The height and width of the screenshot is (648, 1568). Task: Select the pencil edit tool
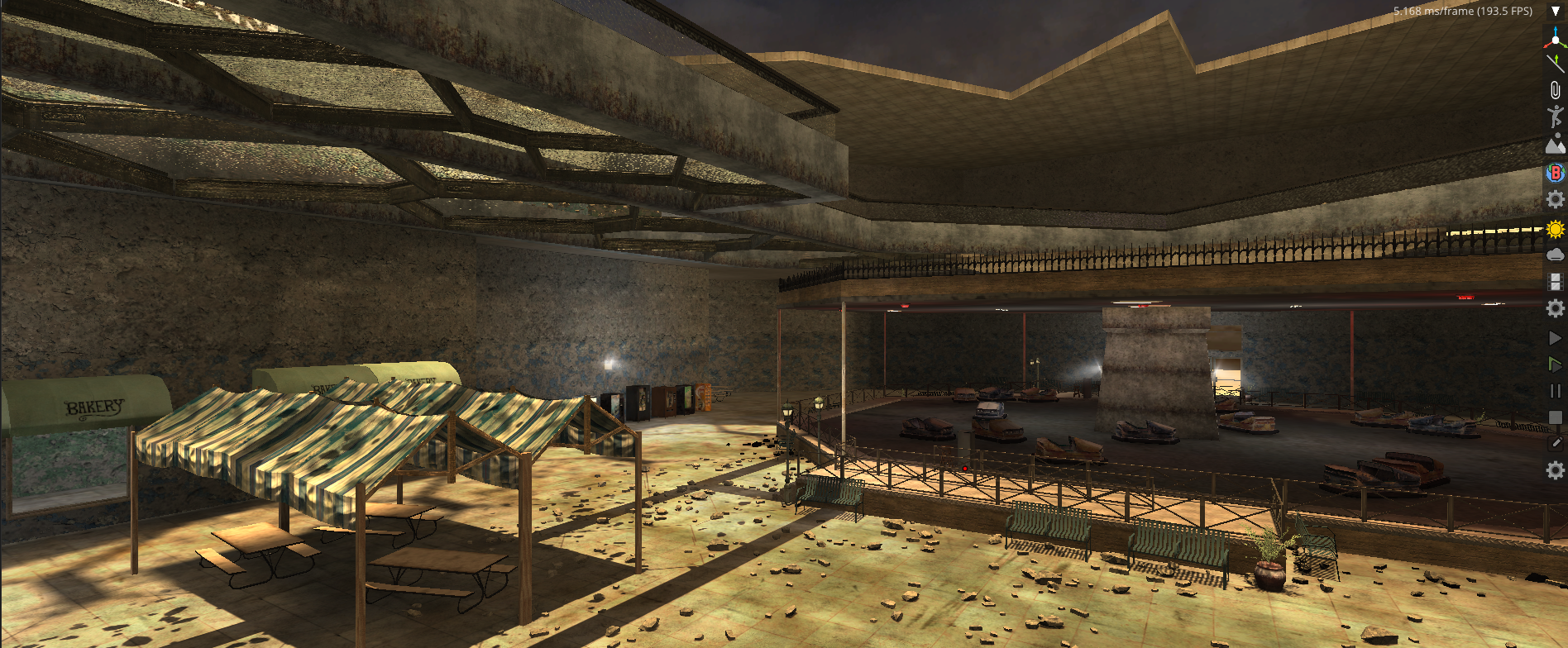pos(1555,443)
